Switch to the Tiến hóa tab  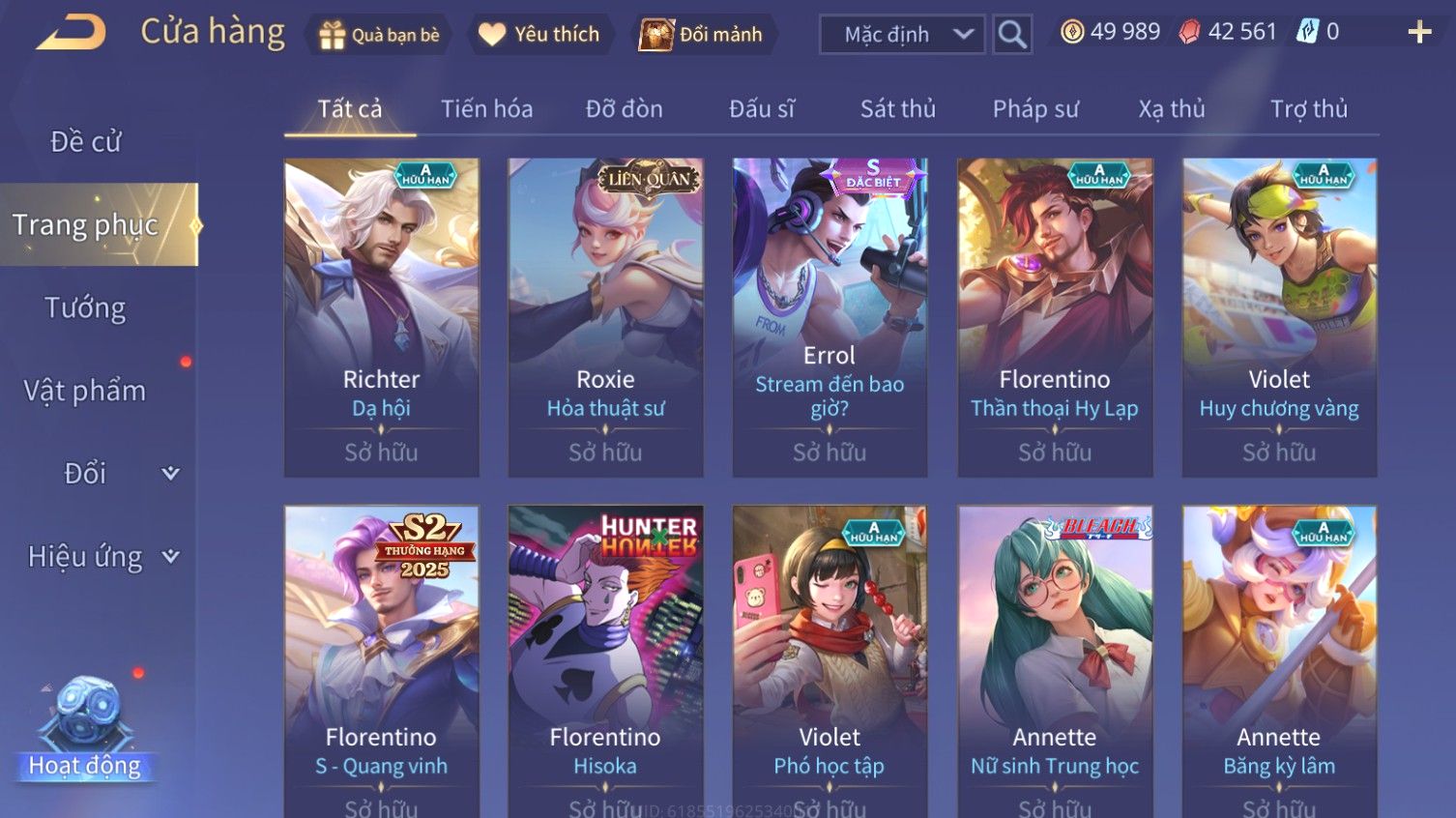pyautogui.click(x=486, y=109)
